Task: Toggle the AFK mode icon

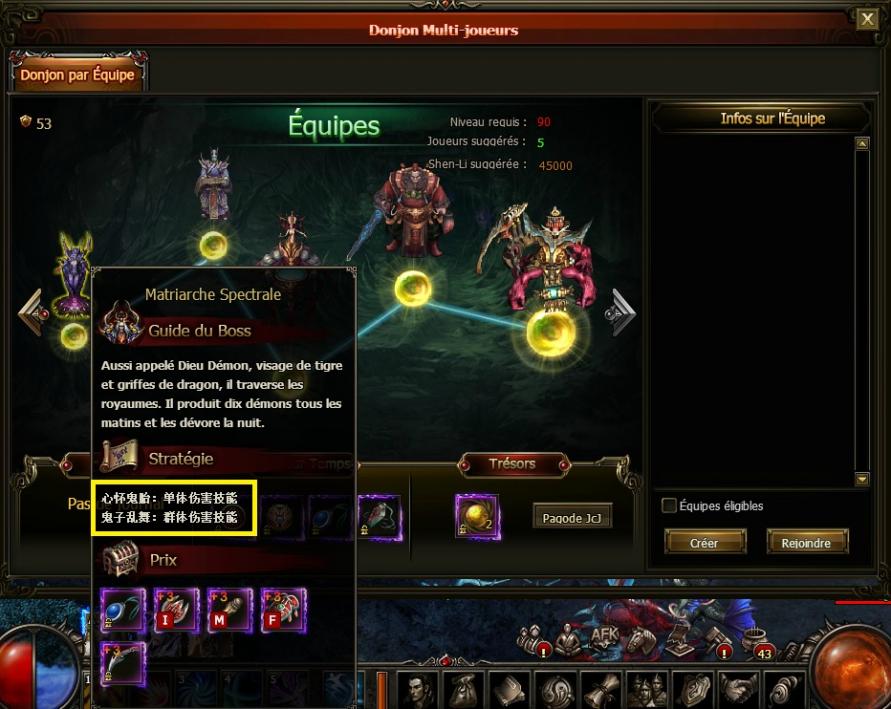Action: click(x=604, y=635)
